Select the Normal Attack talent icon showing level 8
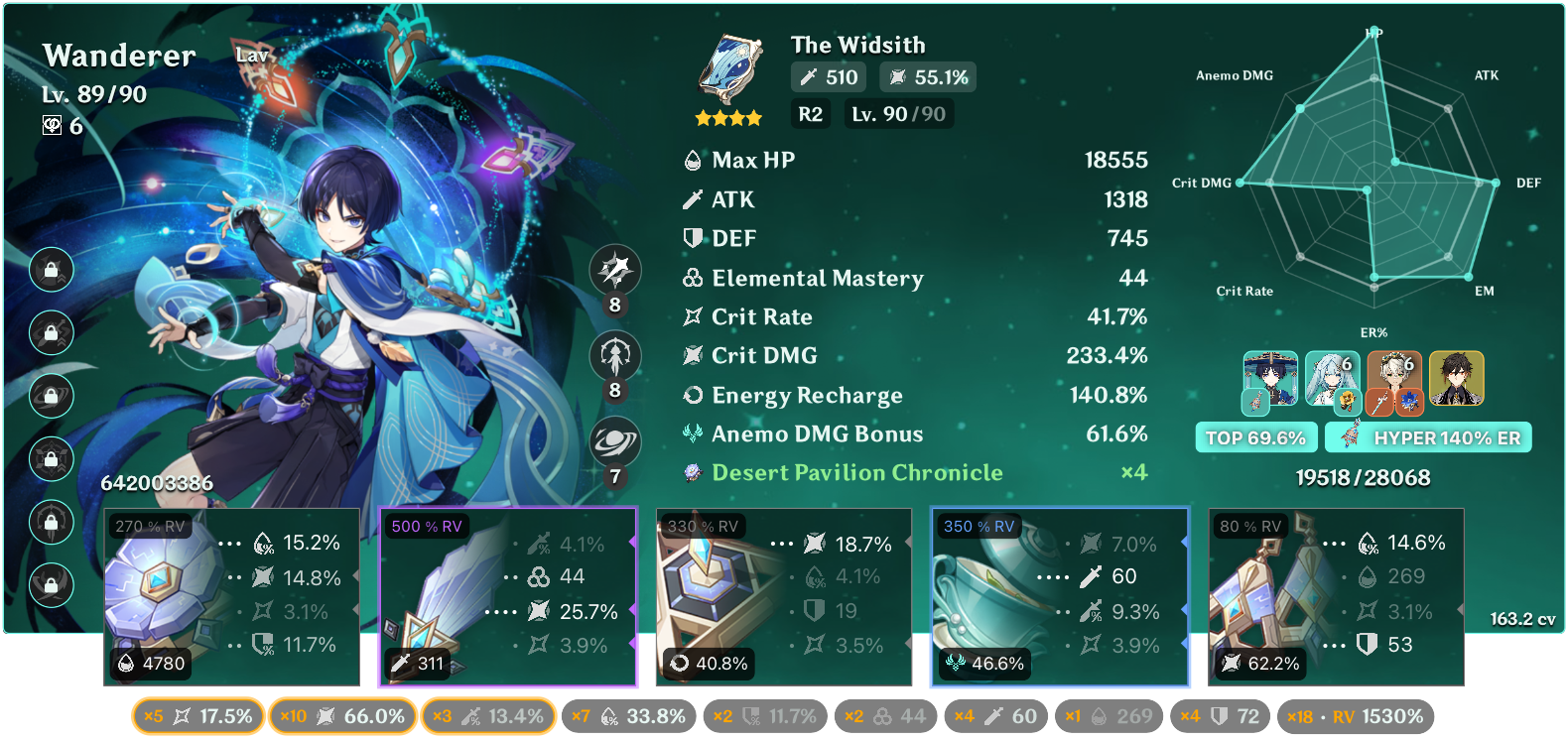 coord(616,271)
